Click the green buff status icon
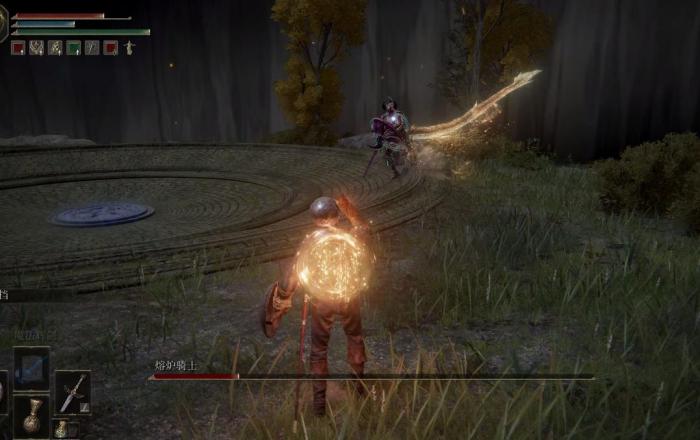The image size is (700, 440). [73, 47]
